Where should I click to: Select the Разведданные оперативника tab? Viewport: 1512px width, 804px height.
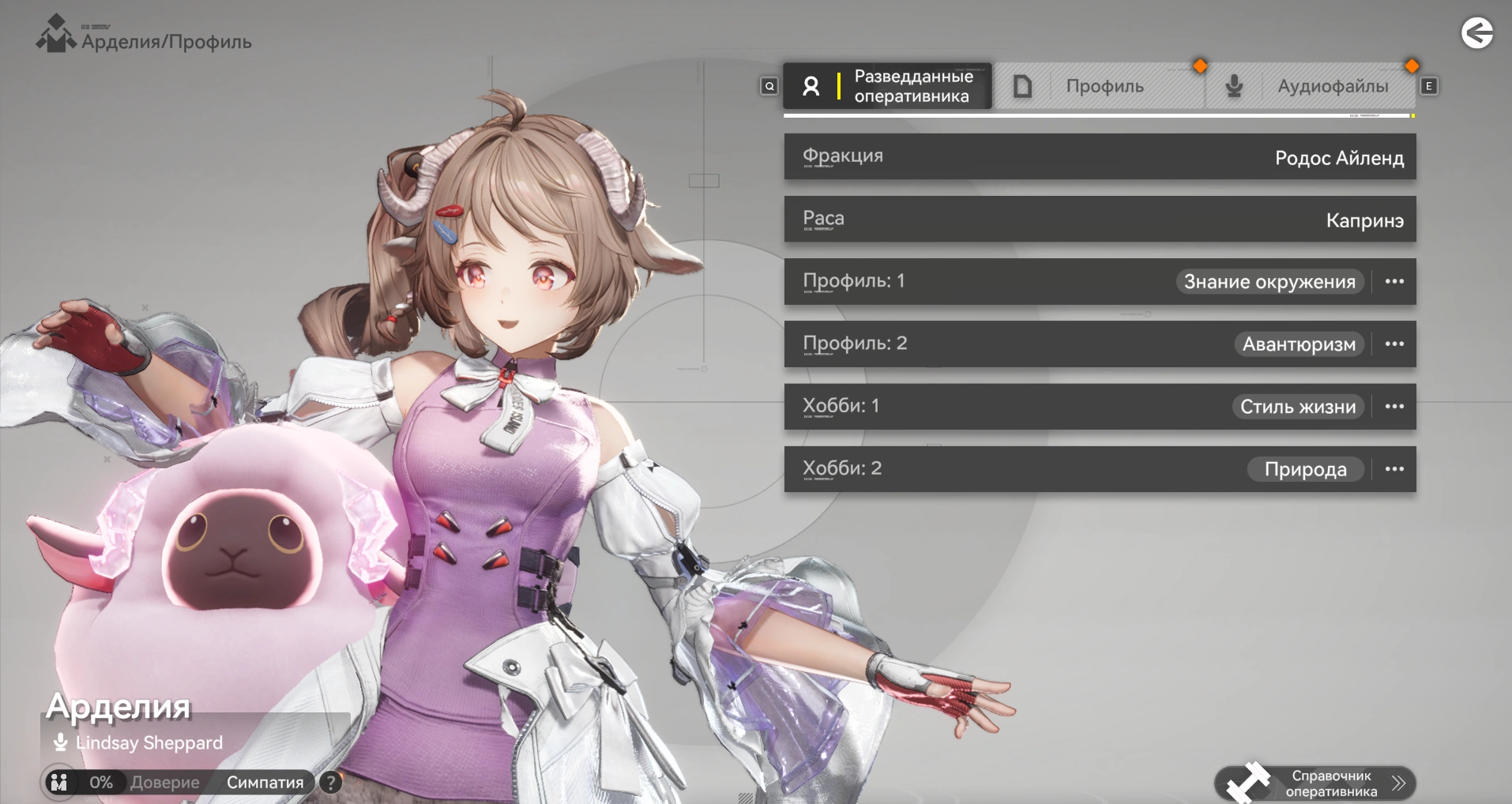[x=887, y=86]
